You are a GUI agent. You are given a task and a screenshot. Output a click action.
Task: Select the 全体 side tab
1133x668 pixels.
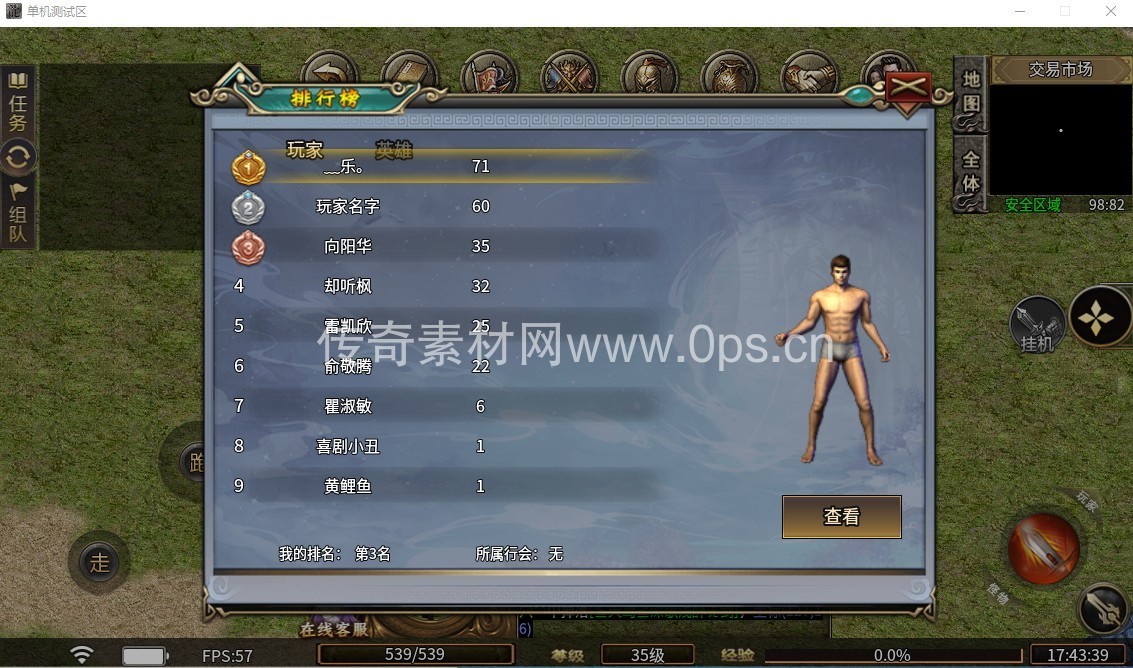pyautogui.click(x=971, y=172)
